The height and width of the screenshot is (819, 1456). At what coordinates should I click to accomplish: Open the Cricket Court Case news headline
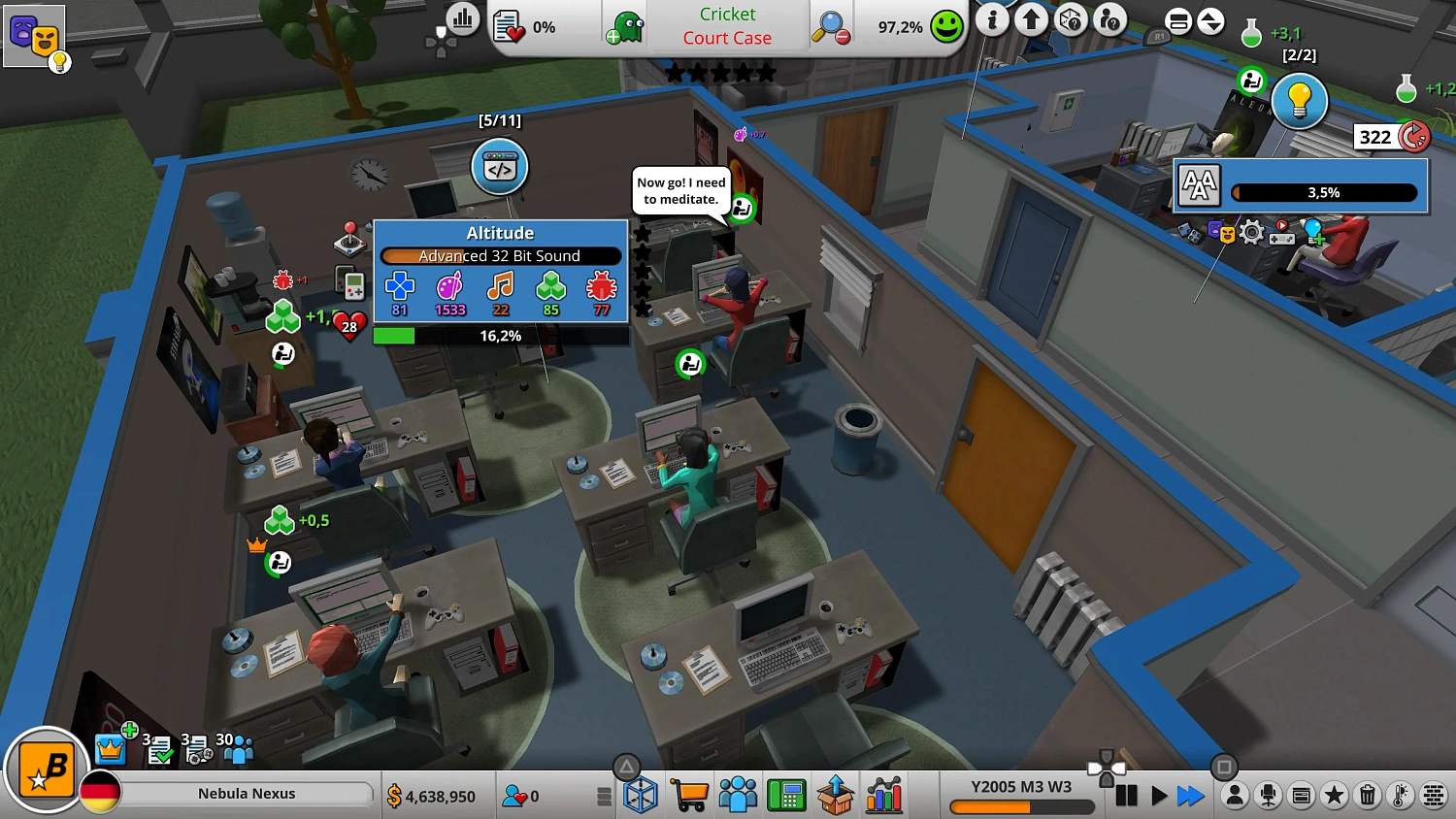click(727, 26)
